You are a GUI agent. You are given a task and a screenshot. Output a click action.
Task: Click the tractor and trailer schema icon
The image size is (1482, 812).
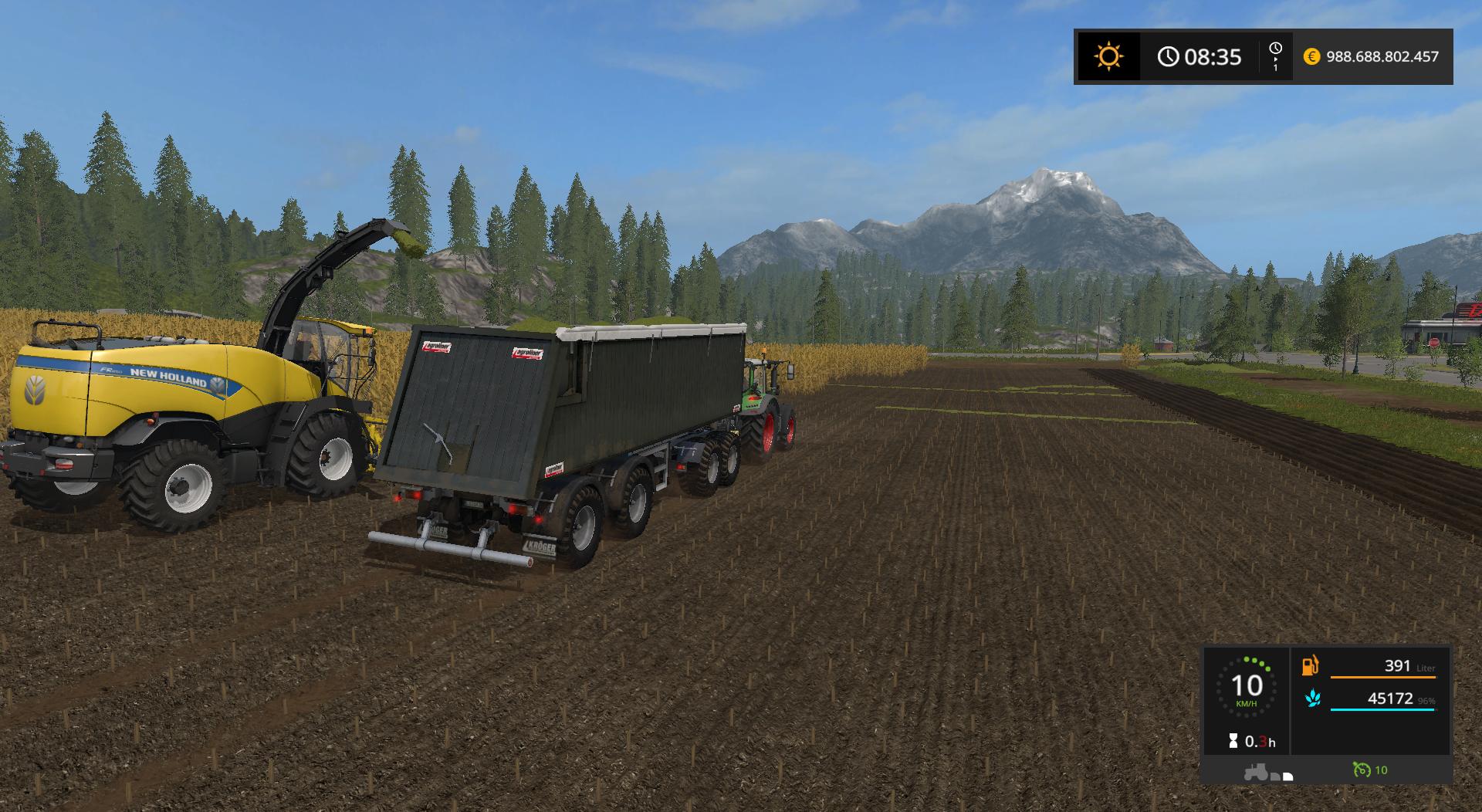point(1267,772)
